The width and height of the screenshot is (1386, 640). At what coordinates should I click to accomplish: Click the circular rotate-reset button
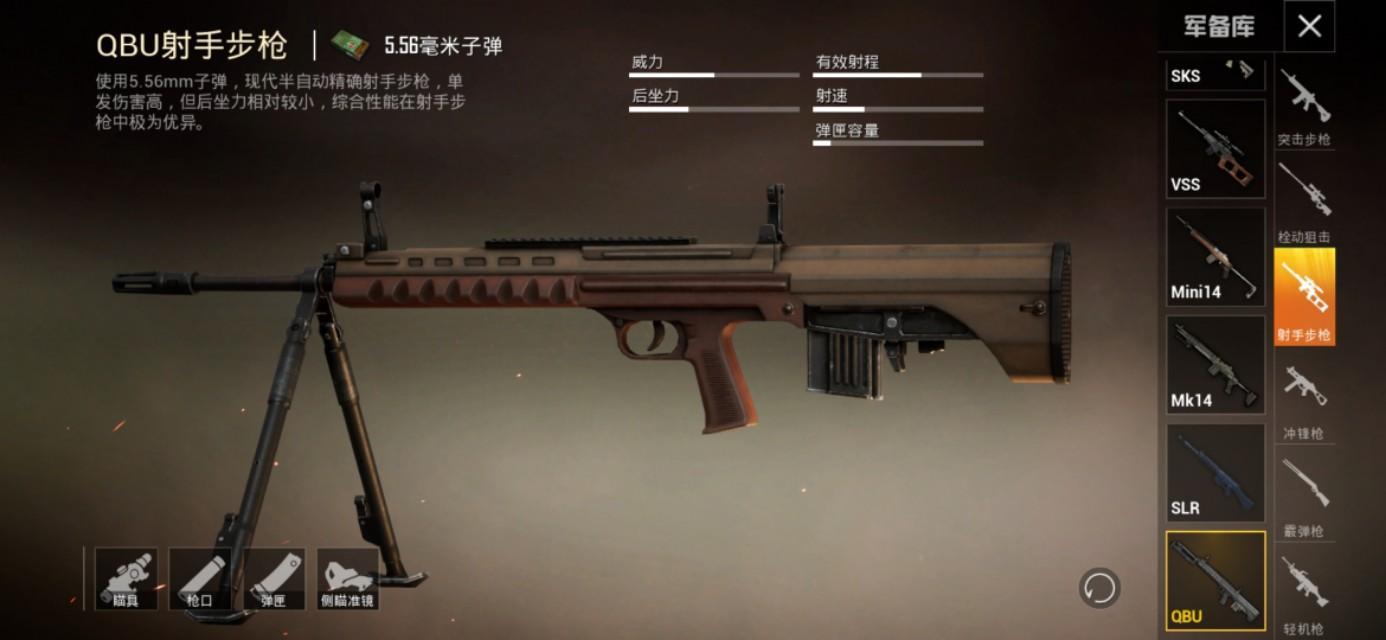(1099, 588)
